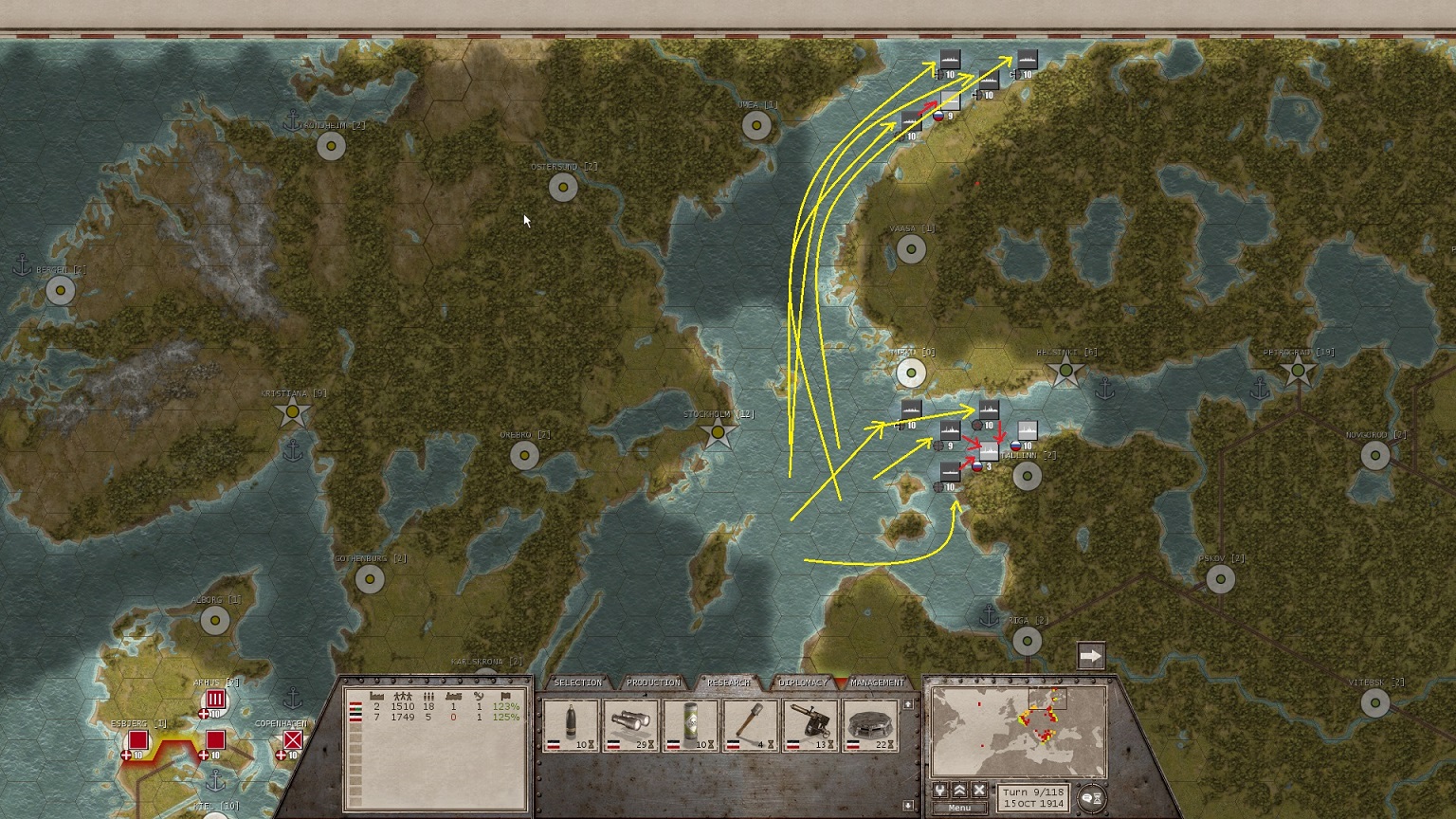This screenshot has height=819, width=1456.
Task: Switch to the Management tab
Action: tap(877, 682)
